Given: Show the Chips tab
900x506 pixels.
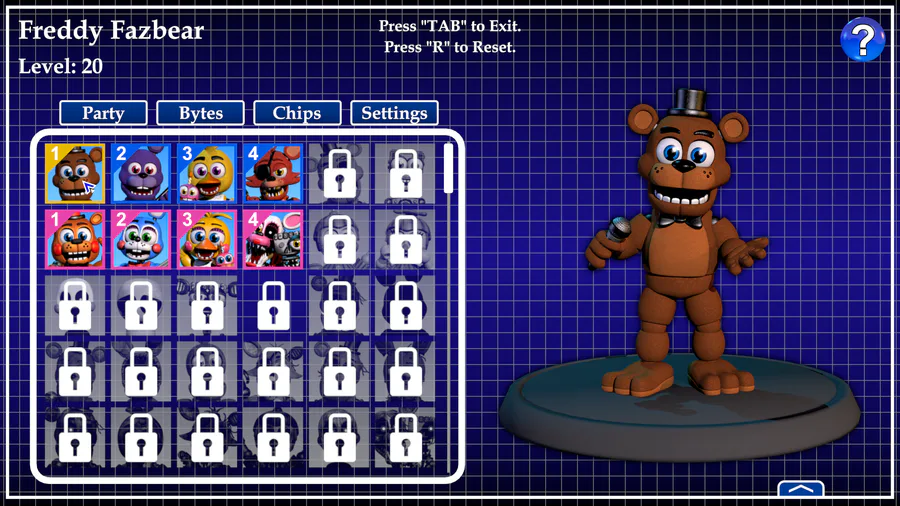Looking at the screenshot, I should coord(297,113).
